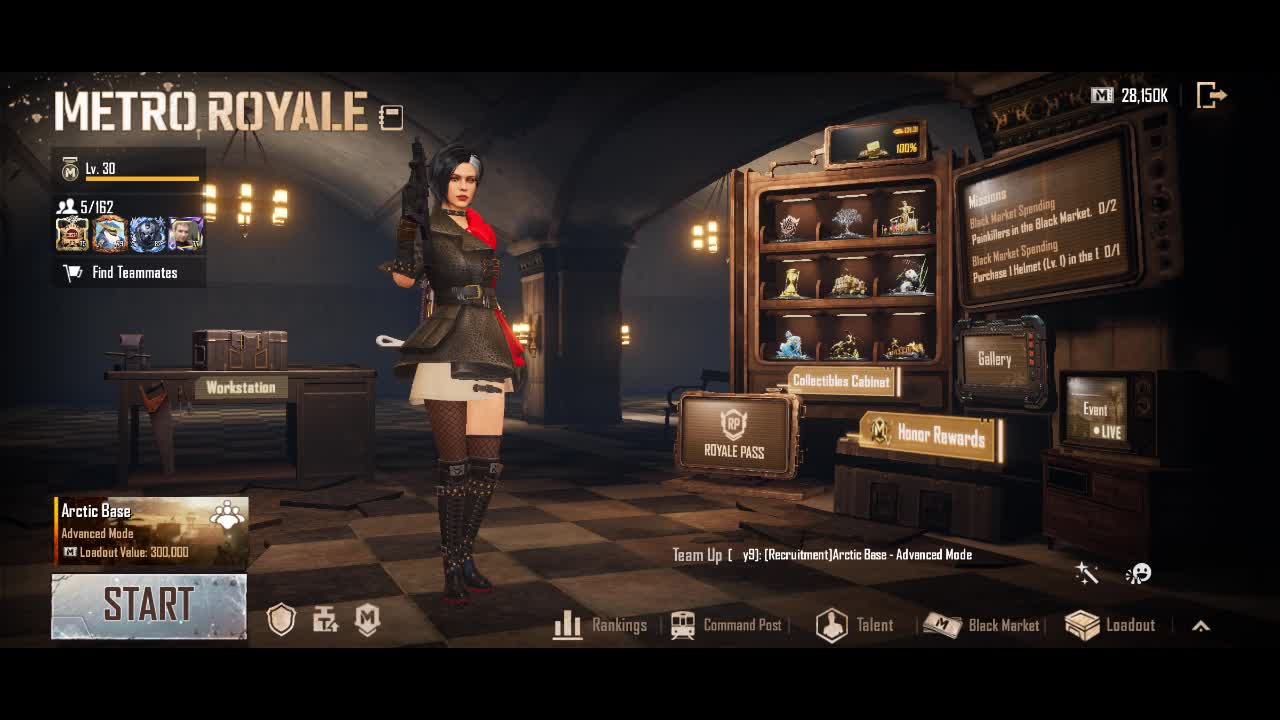Screen dimensions: 1280x720
Task: Start the Metro Royale match
Action: (148, 606)
